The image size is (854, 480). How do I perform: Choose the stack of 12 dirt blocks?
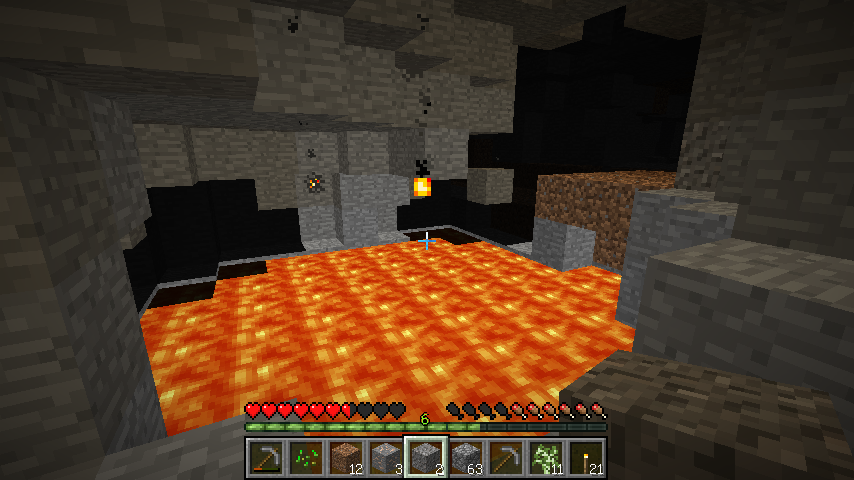click(x=345, y=458)
